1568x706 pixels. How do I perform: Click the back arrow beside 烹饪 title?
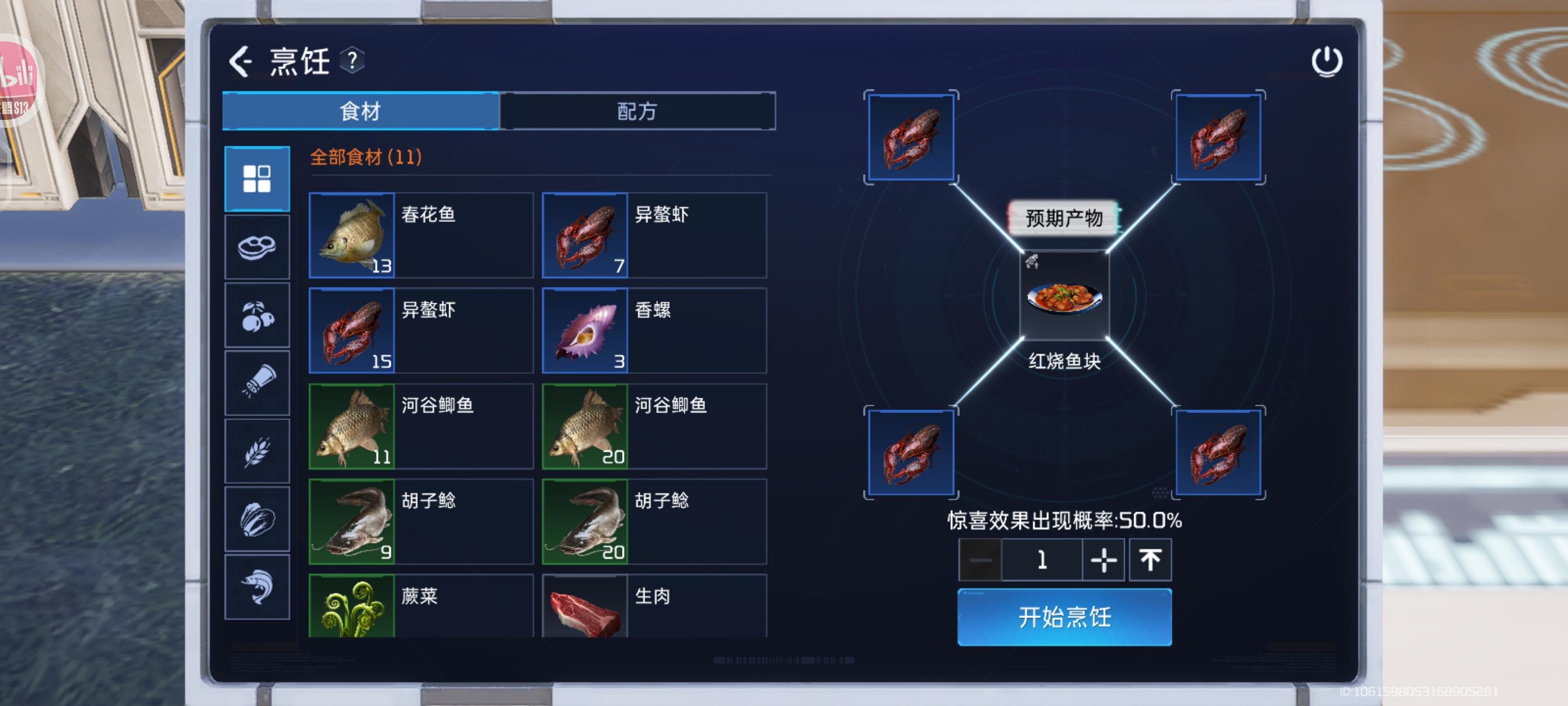pos(239,61)
